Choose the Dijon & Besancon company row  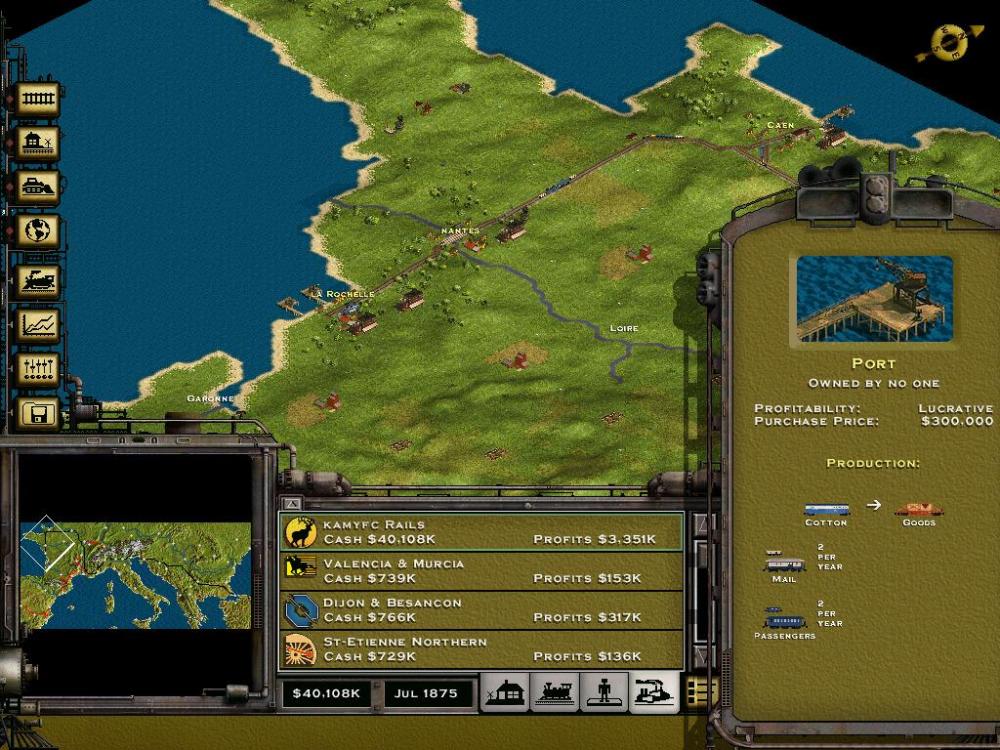[x=481, y=610]
